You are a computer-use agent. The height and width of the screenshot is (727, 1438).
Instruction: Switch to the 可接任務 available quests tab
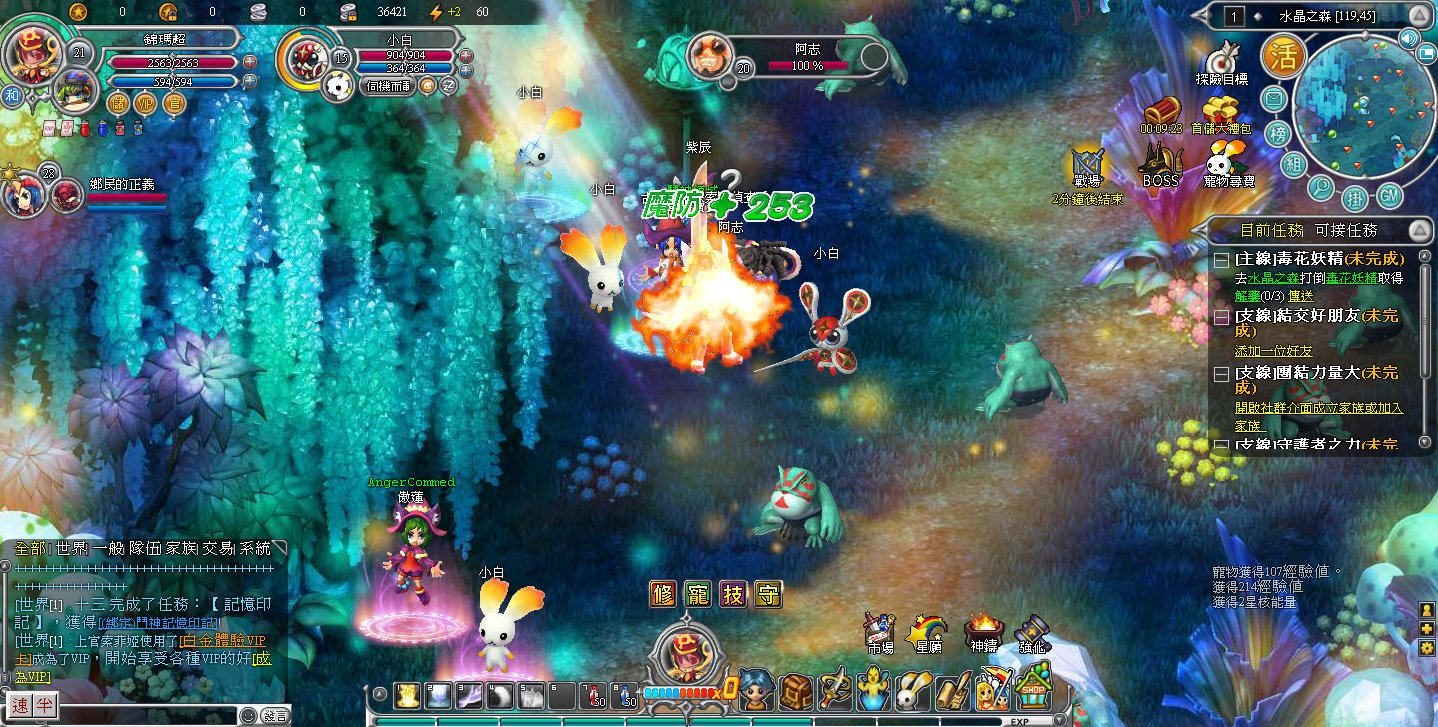1348,230
